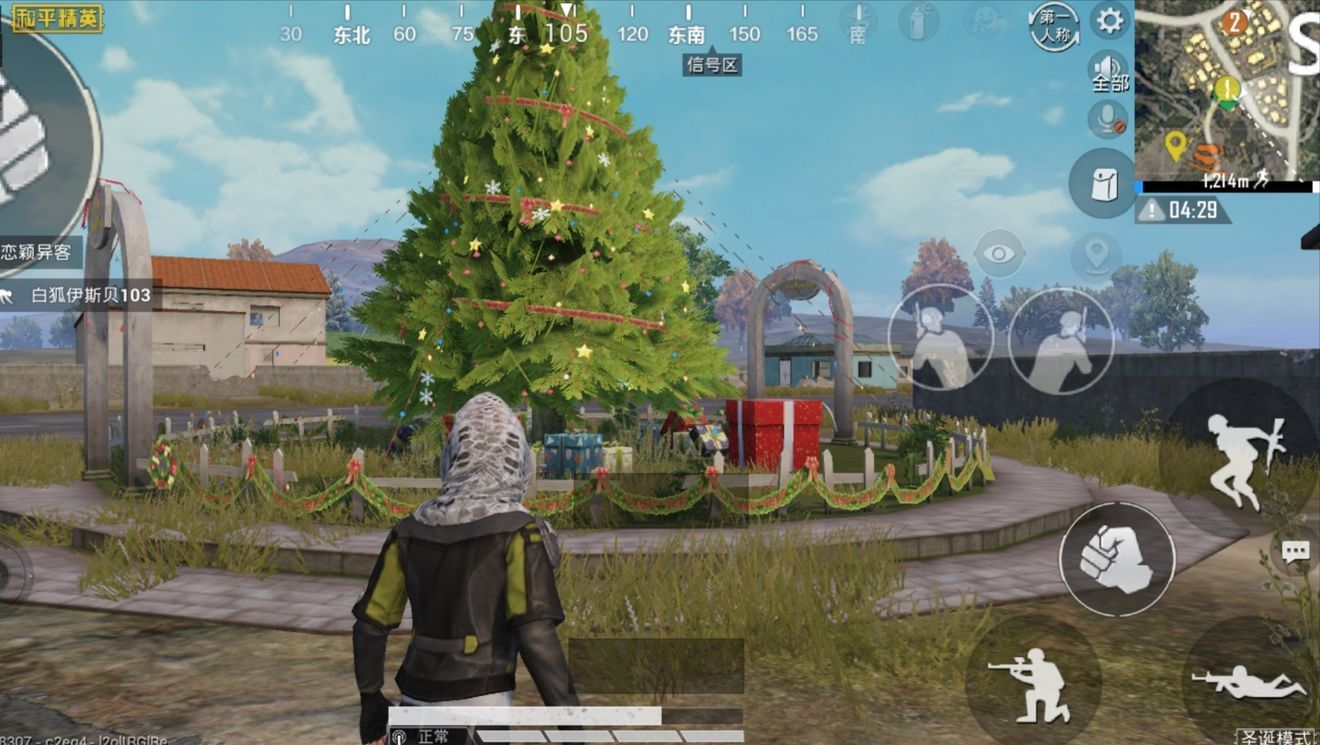Open the quick chat bubble

coord(1296,550)
